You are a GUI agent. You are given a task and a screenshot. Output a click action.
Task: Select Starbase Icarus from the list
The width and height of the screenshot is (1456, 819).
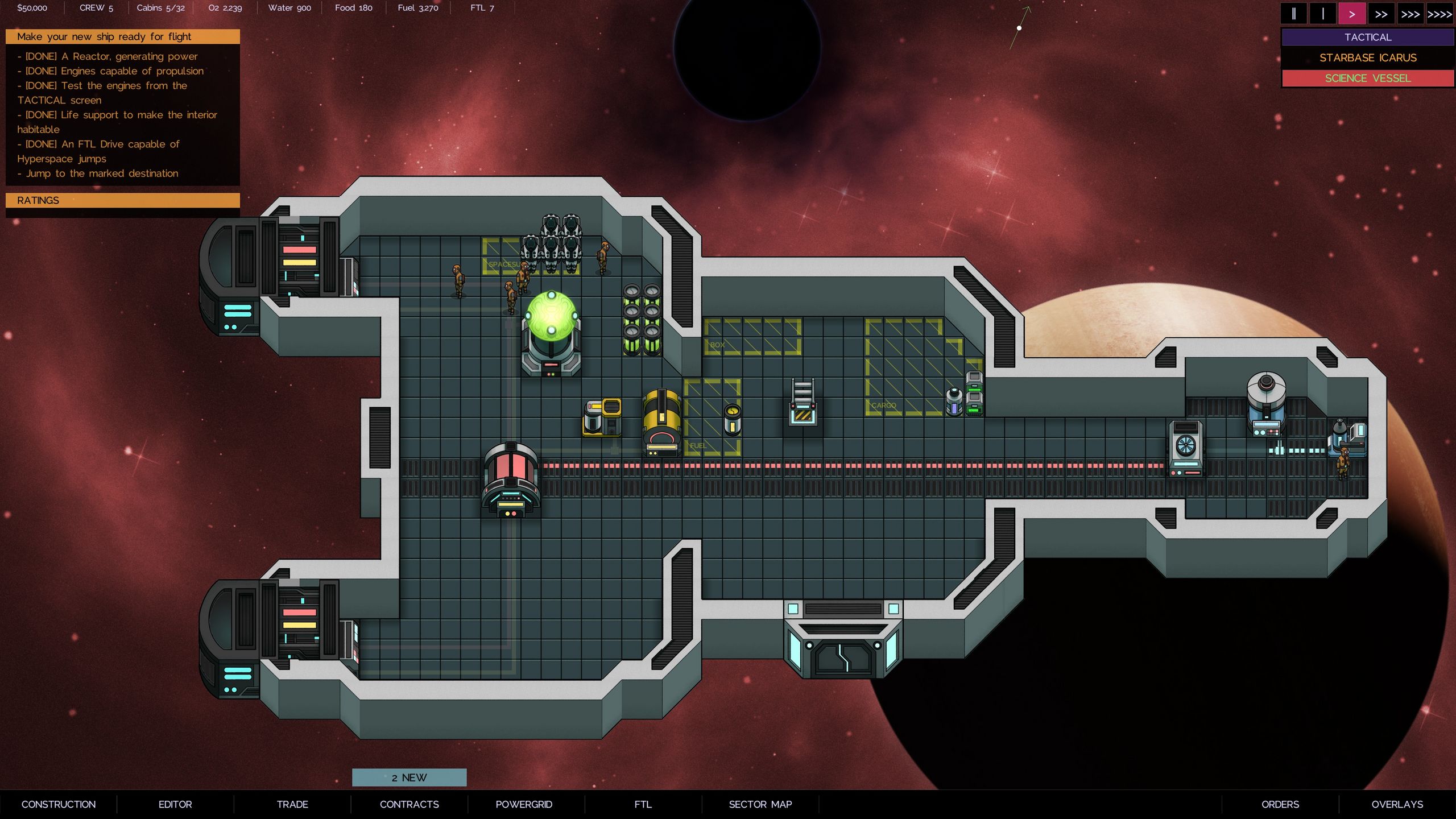click(1367, 58)
